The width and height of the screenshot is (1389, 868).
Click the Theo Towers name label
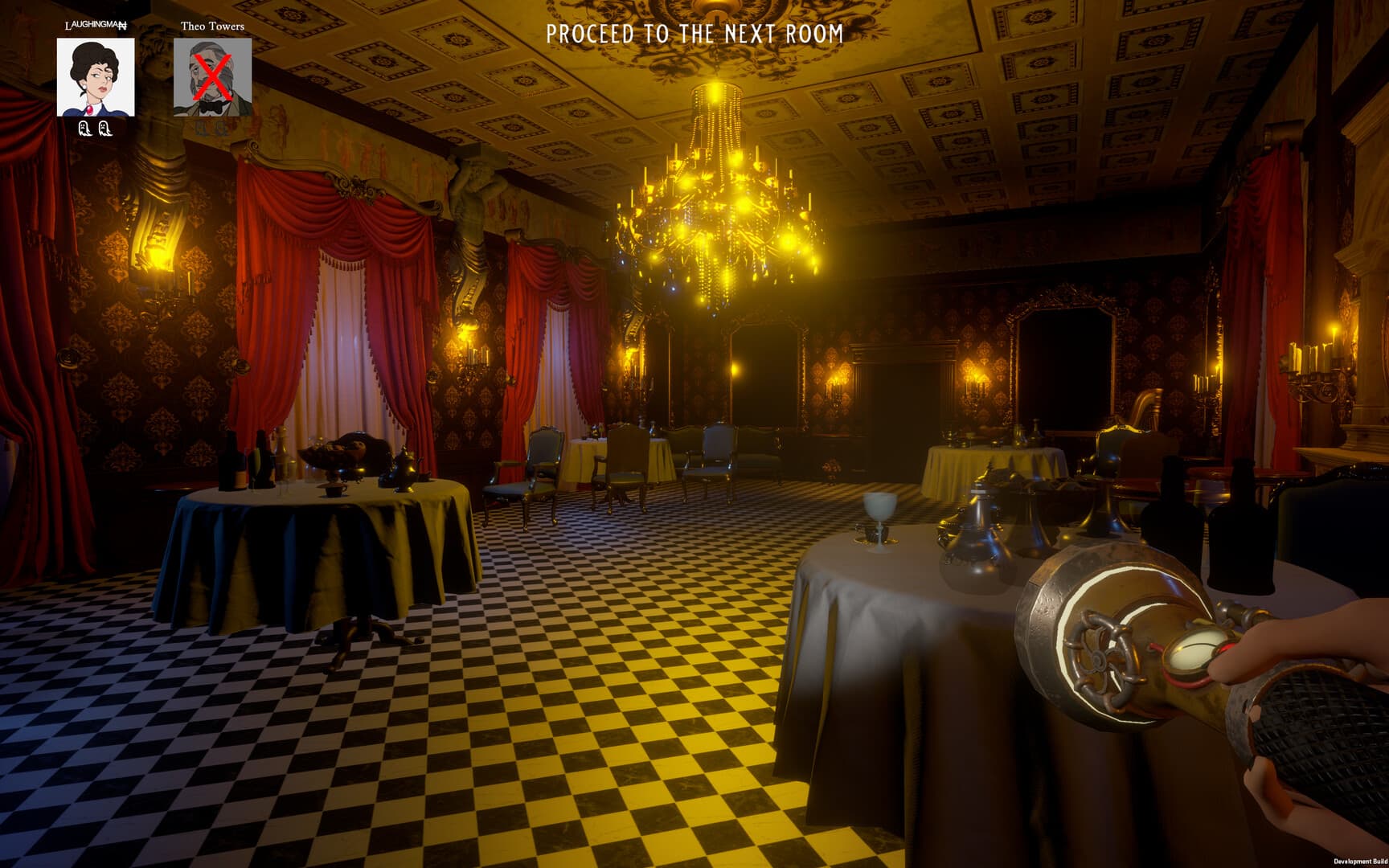click(213, 25)
